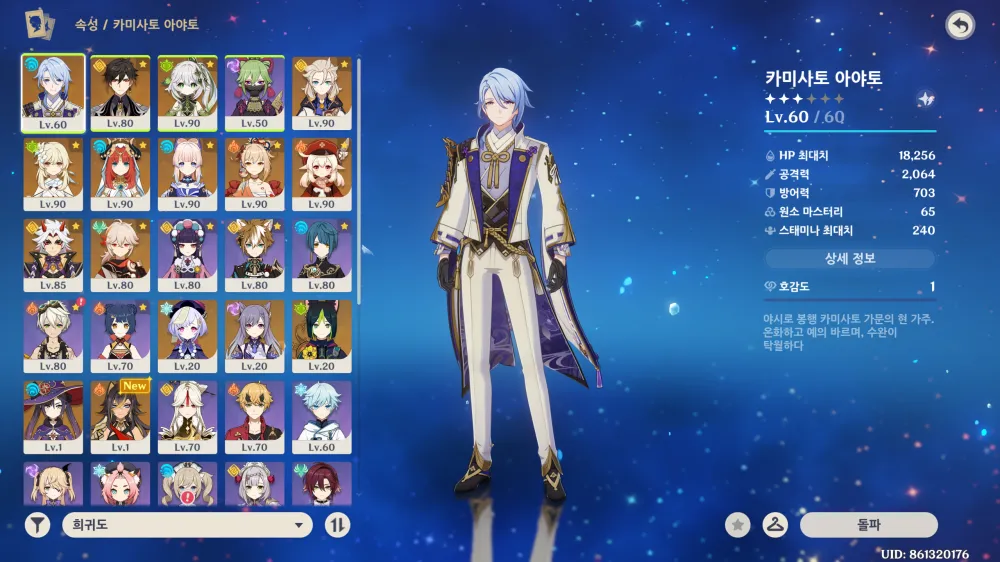Image resolution: width=1000 pixels, height=562 pixels.
Task: Choose Nahida's portrait in the list
Action: (188, 92)
